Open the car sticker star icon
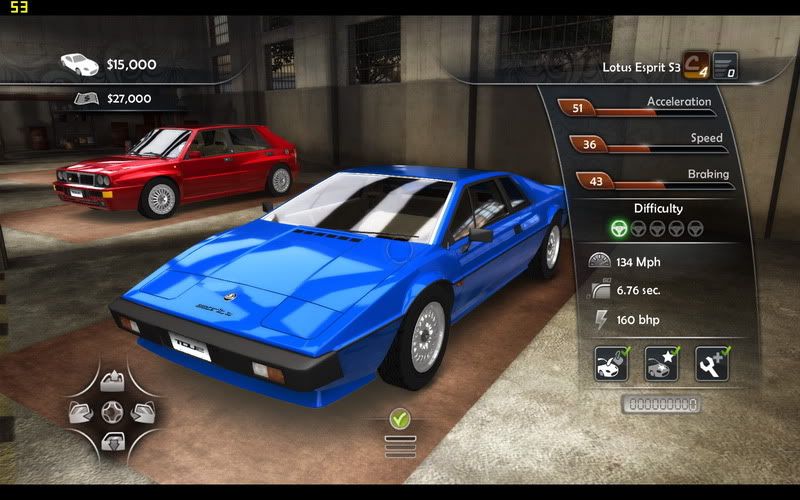The image size is (800, 500). (661, 363)
